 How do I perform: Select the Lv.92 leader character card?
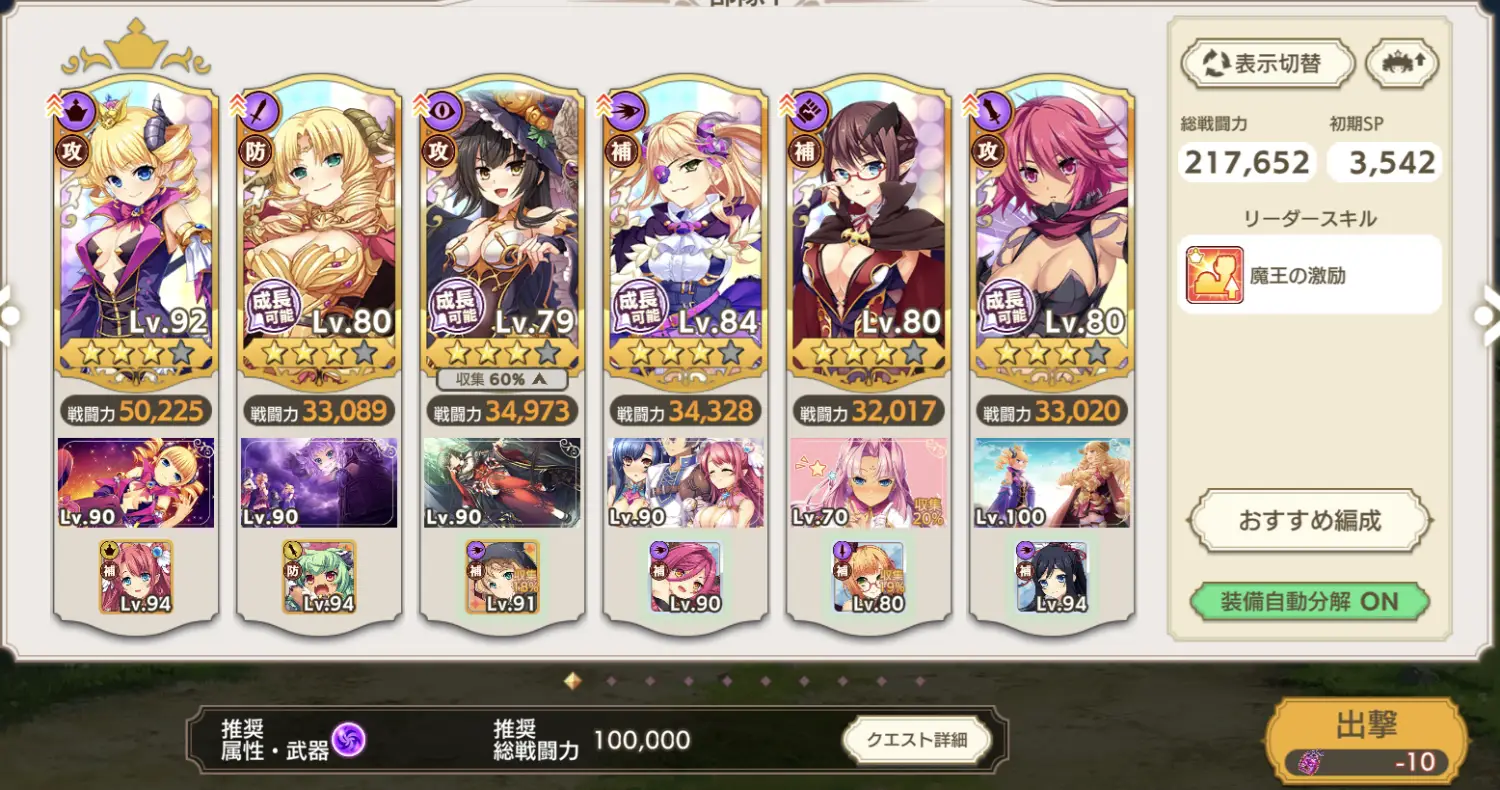click(x=135, y=230)
